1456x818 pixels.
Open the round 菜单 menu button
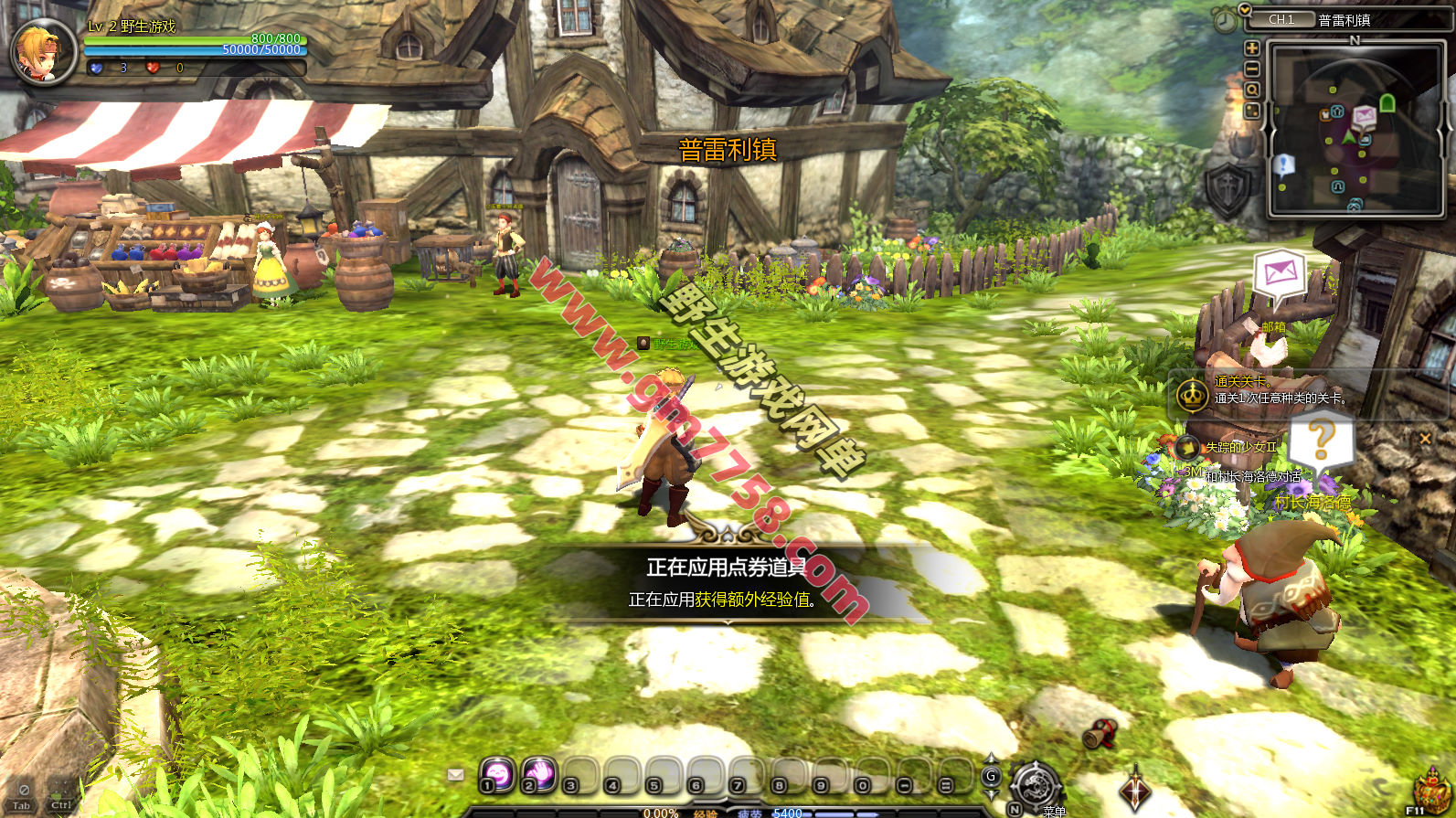pyautogui.click(x=1036, y=785)
